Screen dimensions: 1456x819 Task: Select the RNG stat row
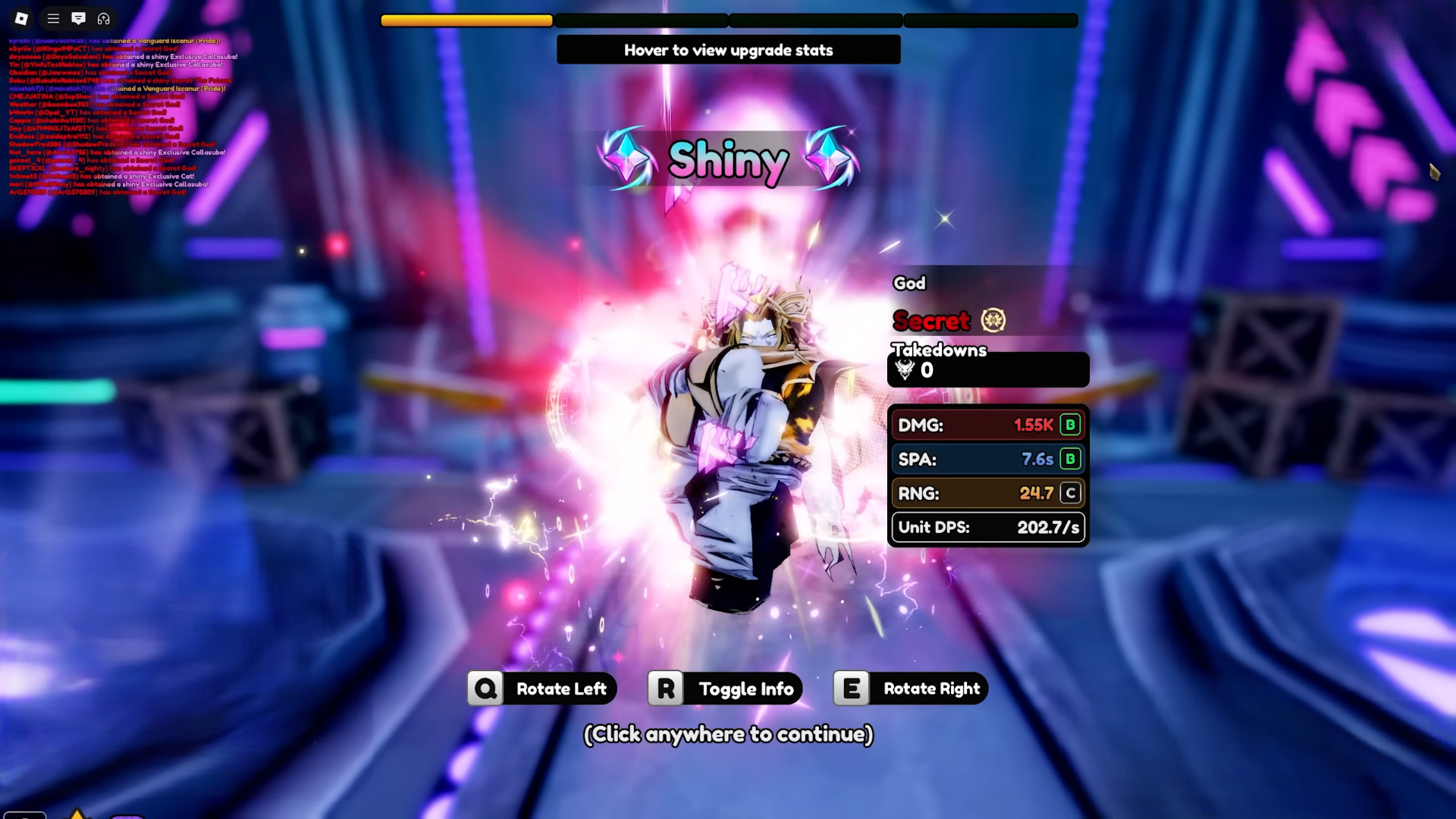987,493
